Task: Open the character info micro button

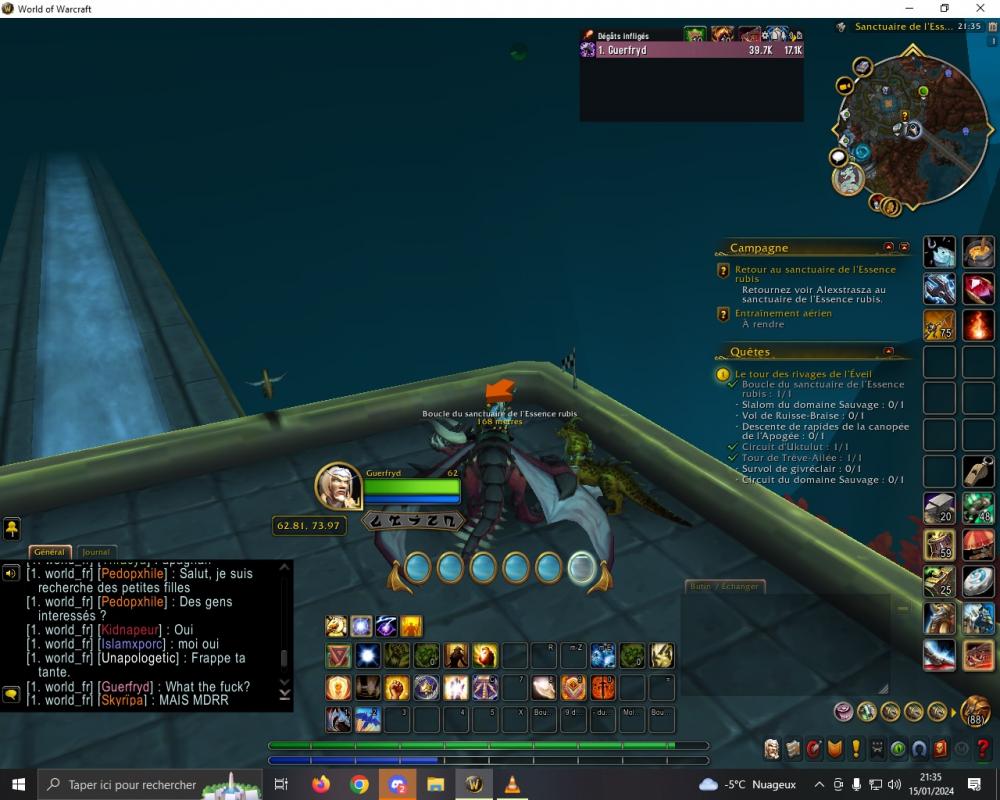Action: [772, 748]
